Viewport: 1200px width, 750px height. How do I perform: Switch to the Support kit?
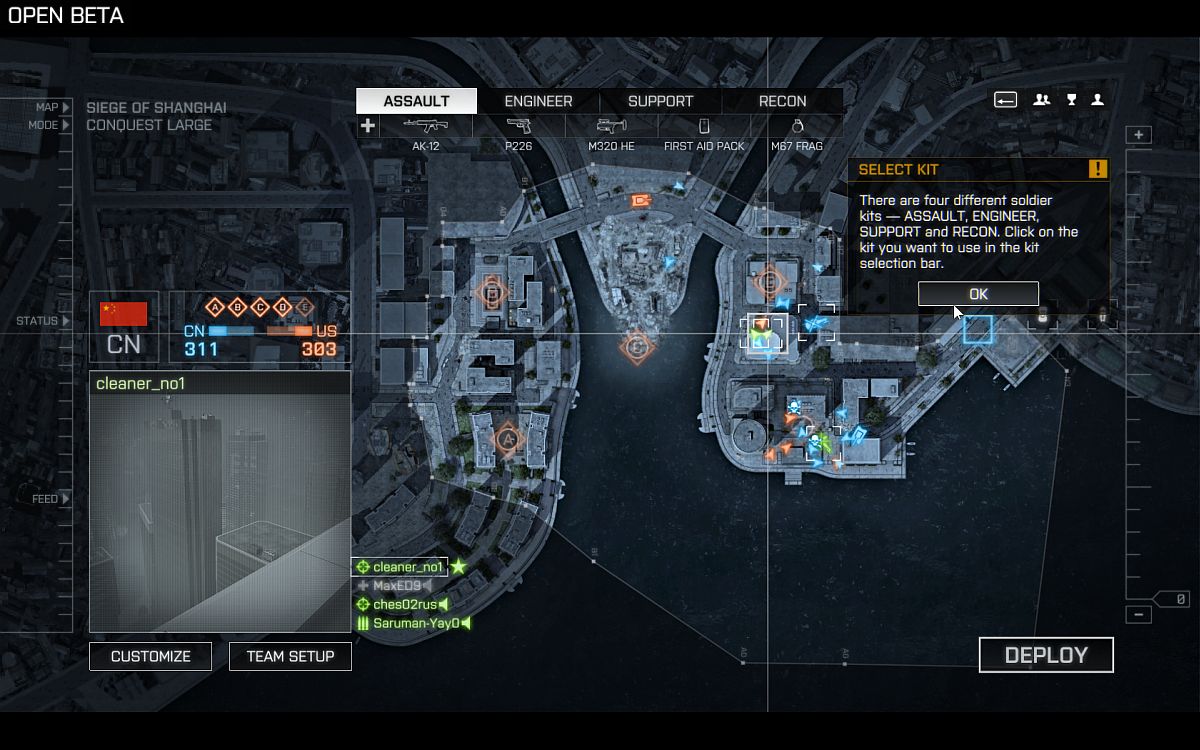(660, 101)
